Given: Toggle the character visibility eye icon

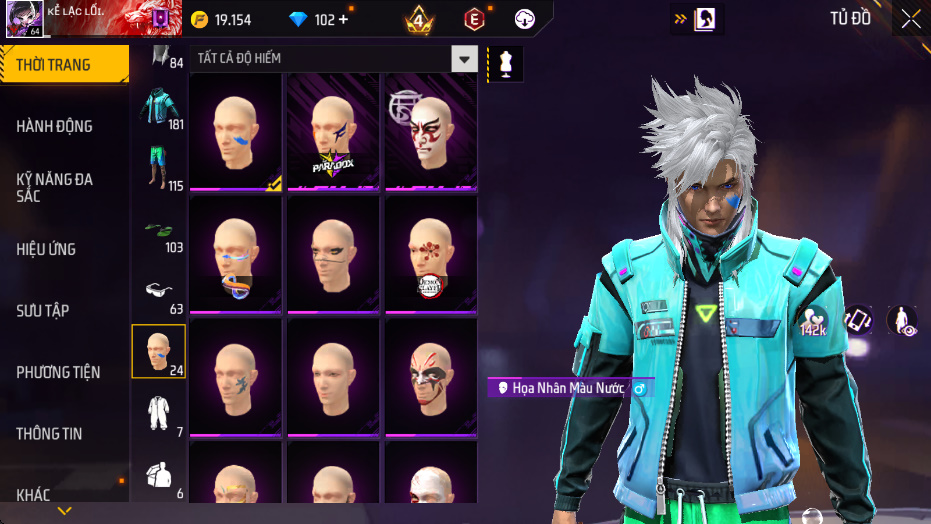Looking at the screenshot, I should (902, 320).
